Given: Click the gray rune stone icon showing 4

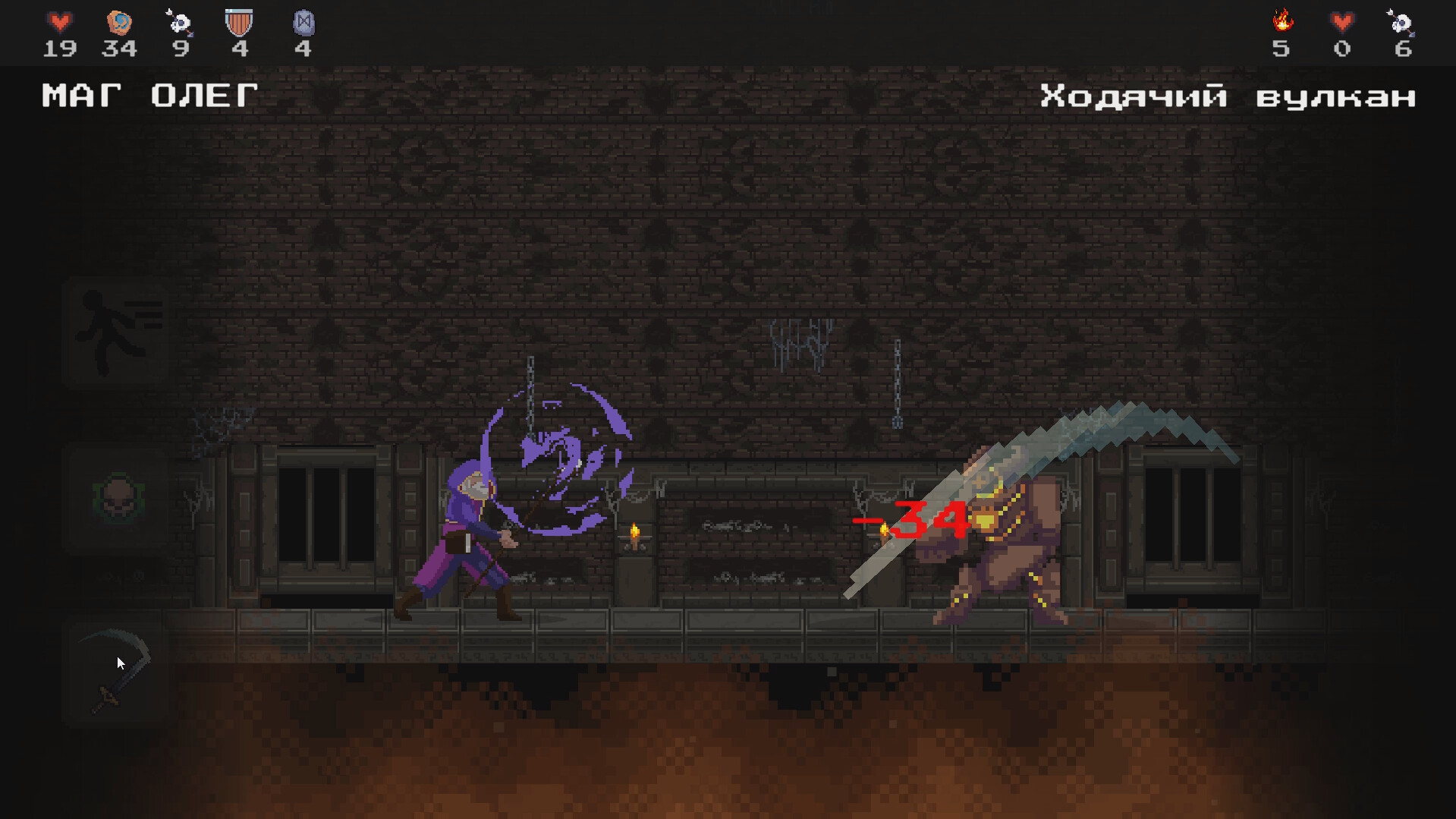Looking at the screenshot, I should coord(303,23).
